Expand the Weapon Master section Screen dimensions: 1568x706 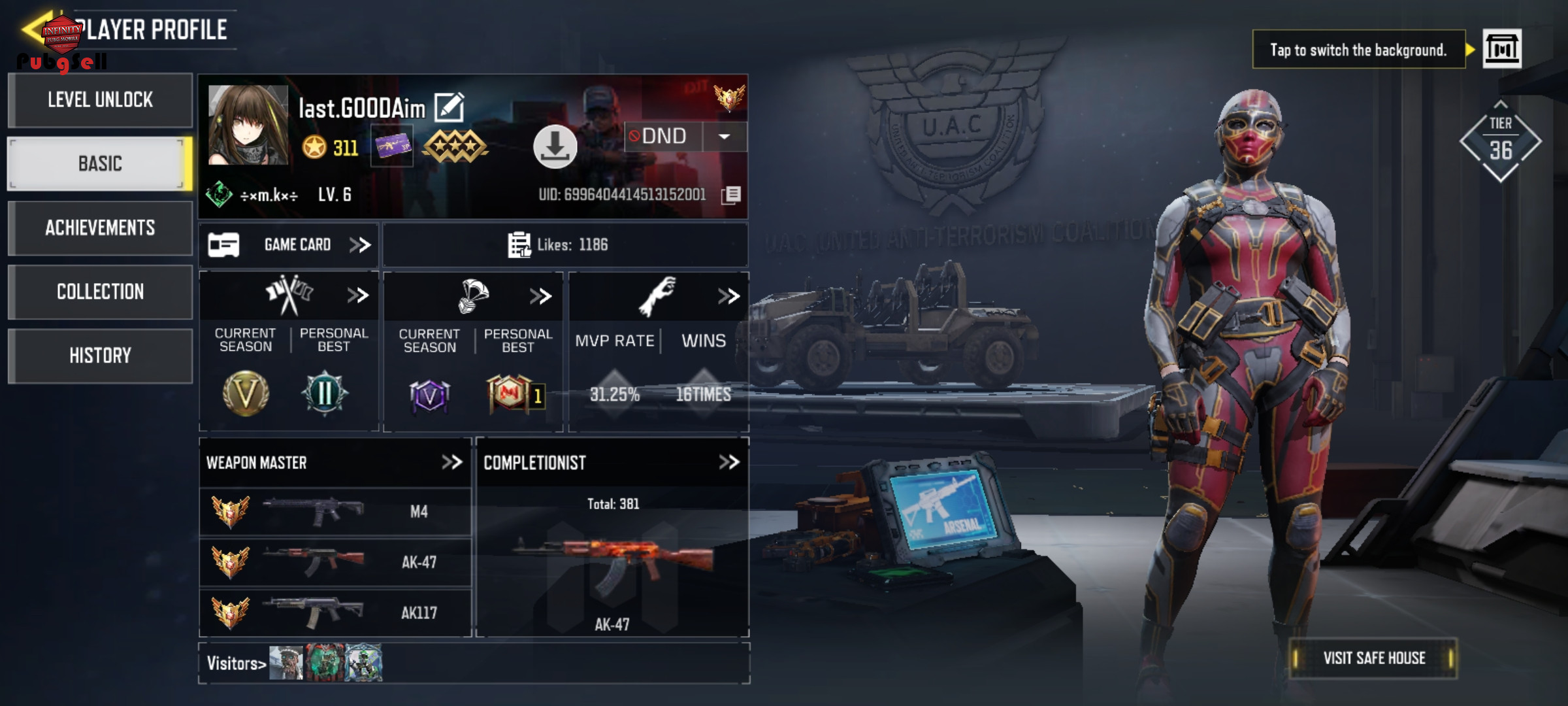[x=451, y=463]
